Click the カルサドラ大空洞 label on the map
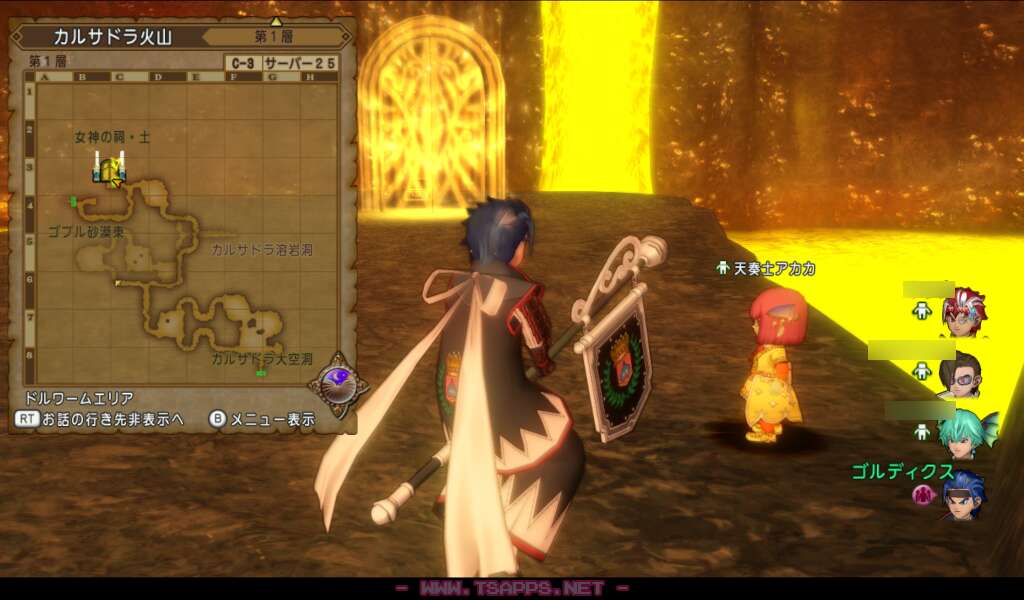1024x600 pixels. click(261, 357)
